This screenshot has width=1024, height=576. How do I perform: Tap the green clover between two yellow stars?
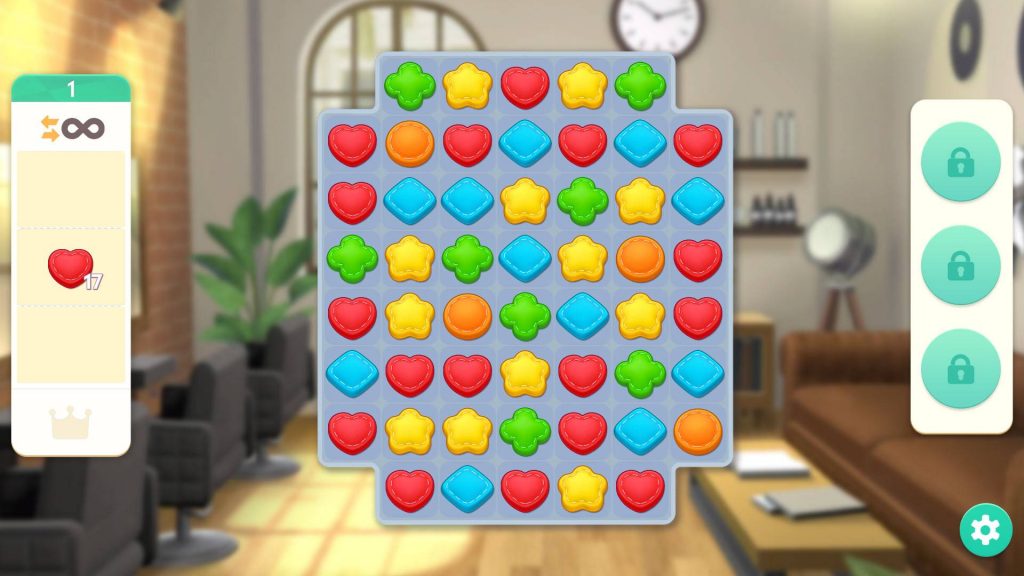583,201
